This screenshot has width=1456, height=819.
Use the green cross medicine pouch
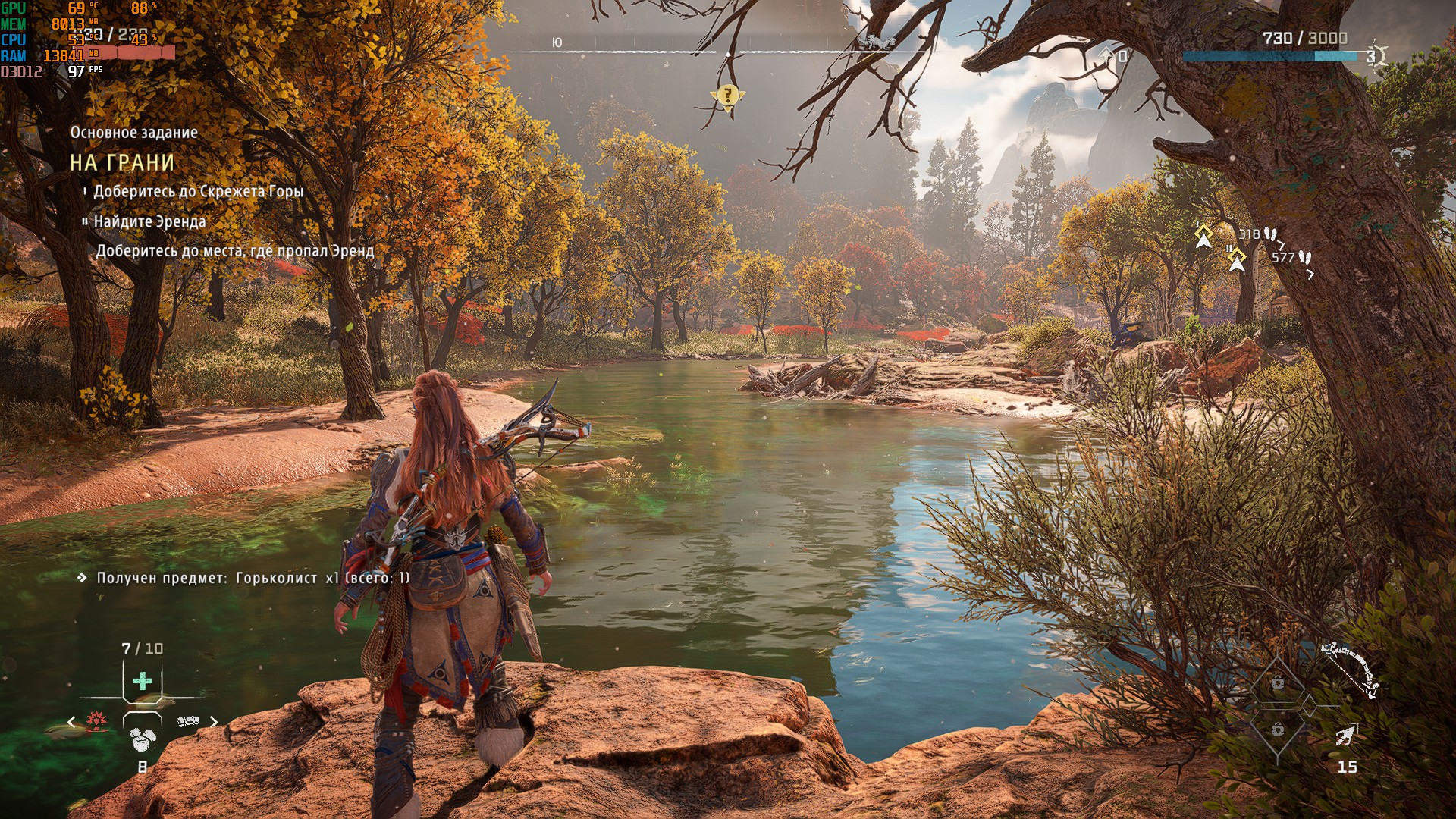pyautogui.click(x=142, y=680)
